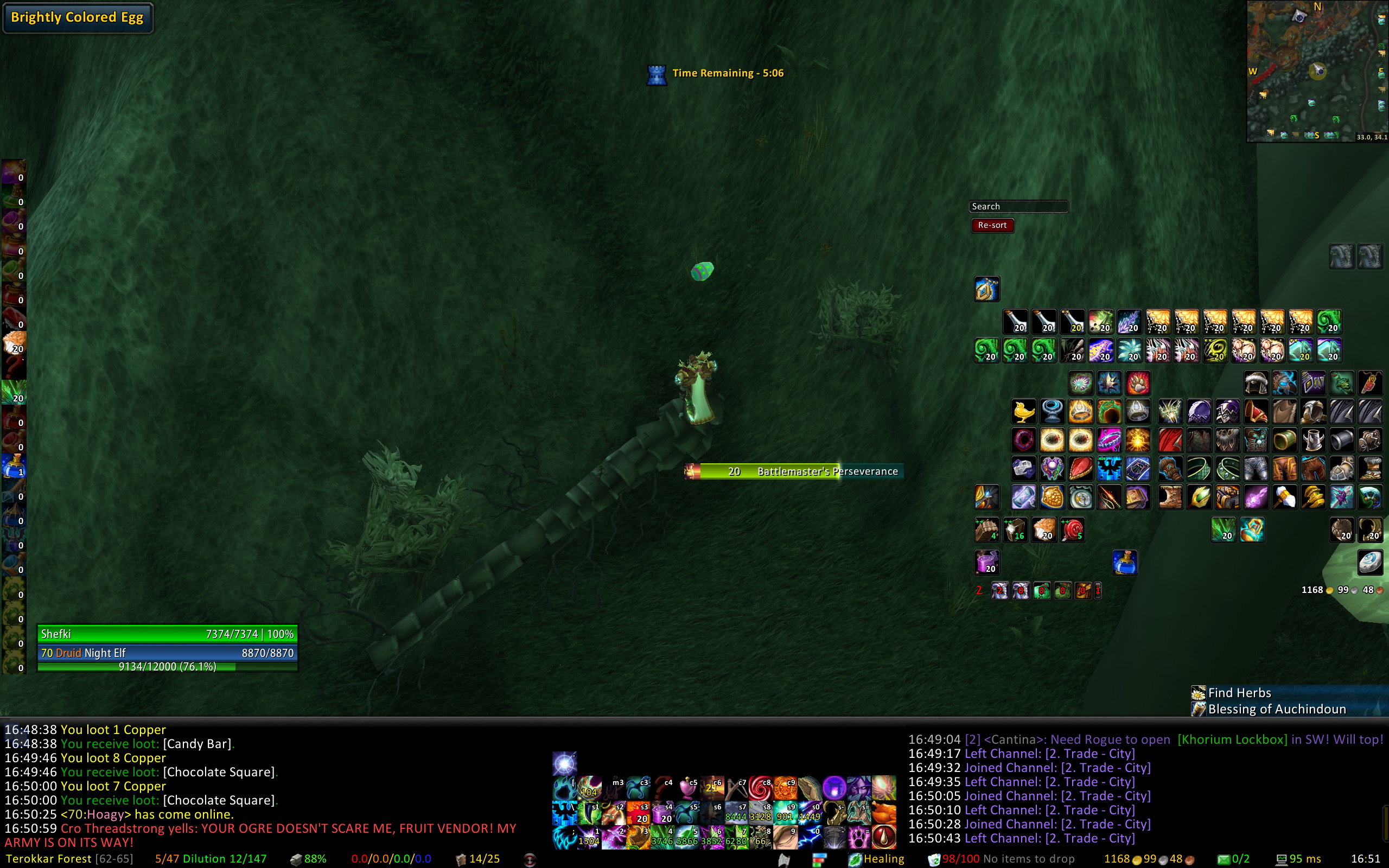
Task: Use the blue mana potion in bag
Action: [x=1124, y=563]
